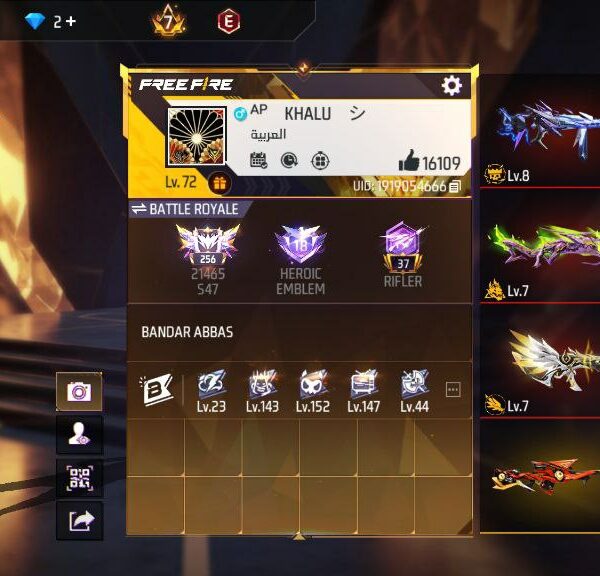Click the profile view silhouette button
This screenshot has width=600, height=576.
[x=79, y=435]
